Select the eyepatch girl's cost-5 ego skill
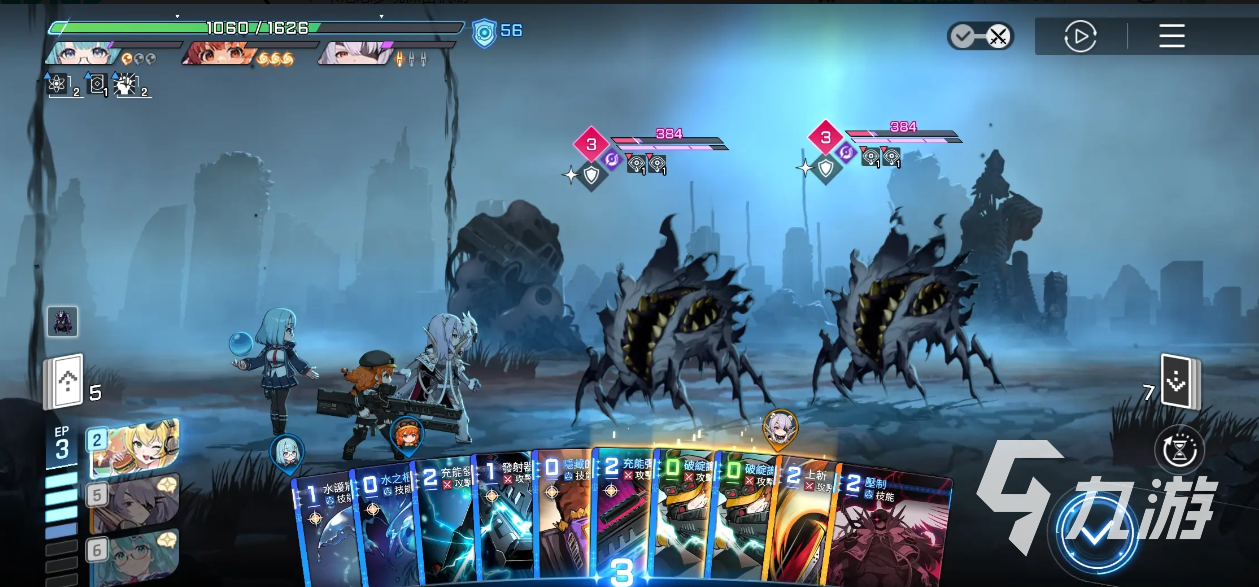Image resolution: width=1259 pixels, height=587 pixels. pyautogui.click(x=134, y=503)
